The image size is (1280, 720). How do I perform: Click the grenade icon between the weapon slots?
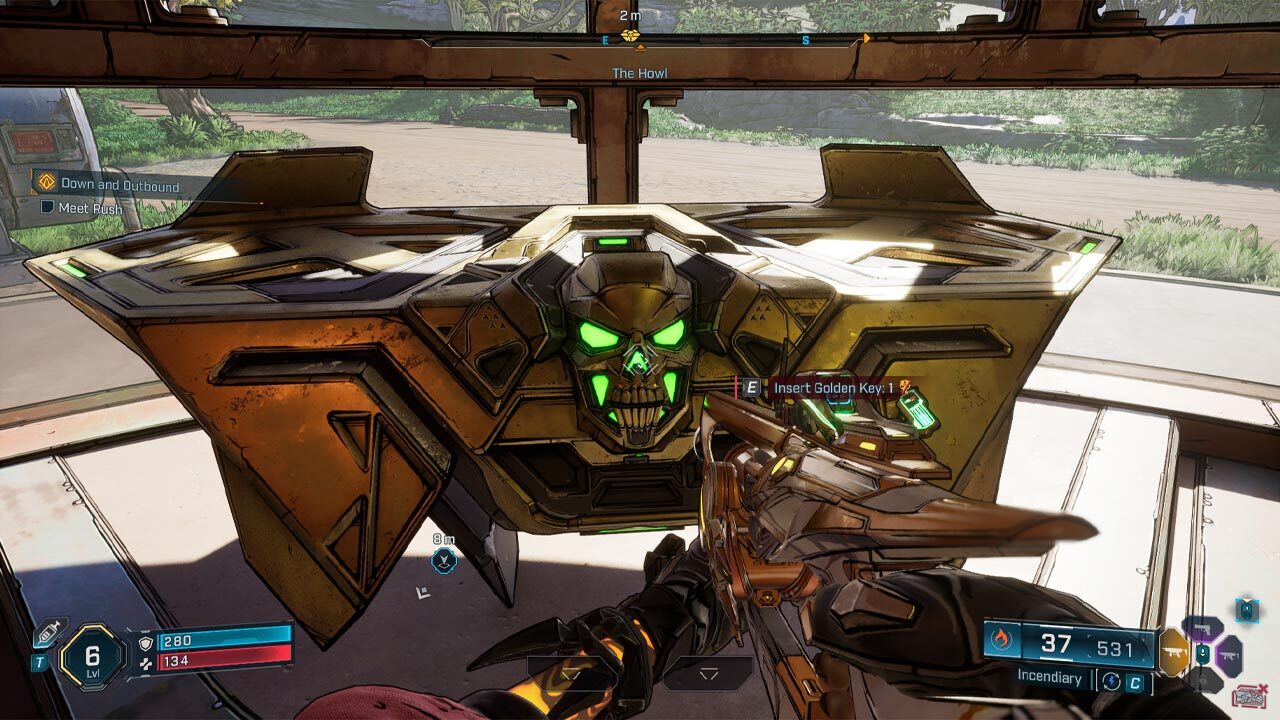(1202, 653)
